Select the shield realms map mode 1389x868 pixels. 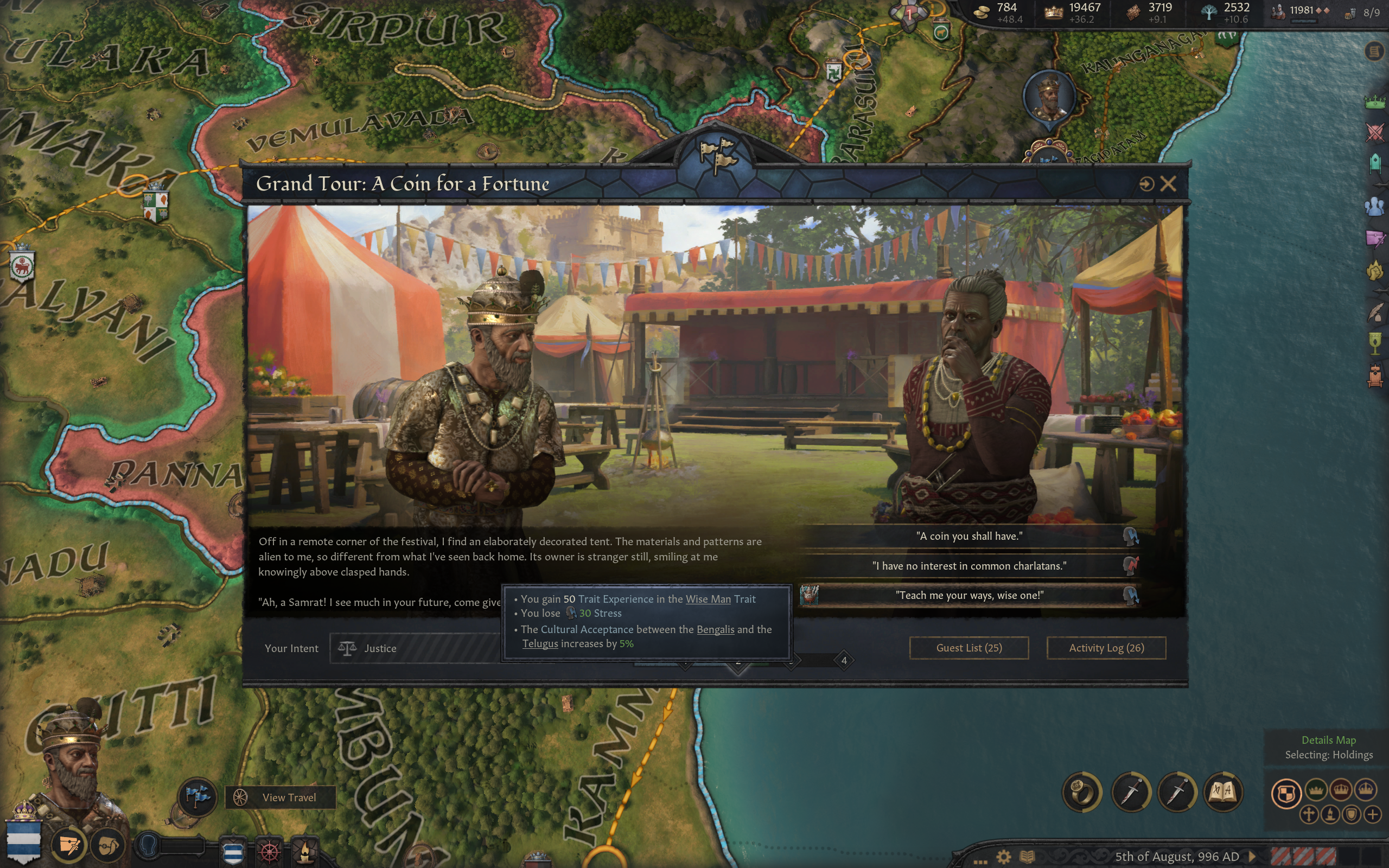1286,793
